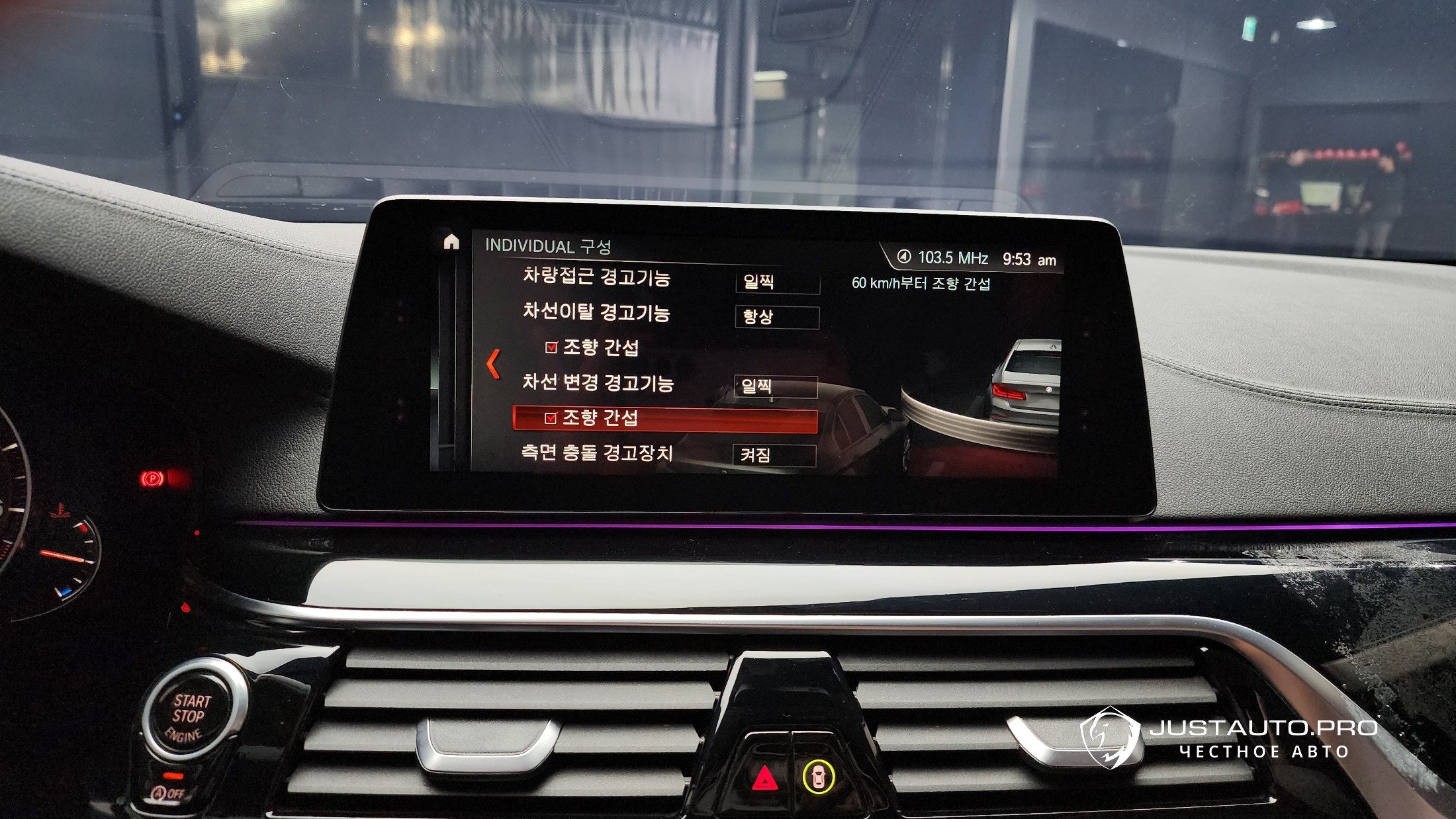The width and height of the screenshot is (1456, 819).
Task: Open the 차량접근 경고기능 timing dropdown
Action: pyautogui.click(x=777, y=282)
